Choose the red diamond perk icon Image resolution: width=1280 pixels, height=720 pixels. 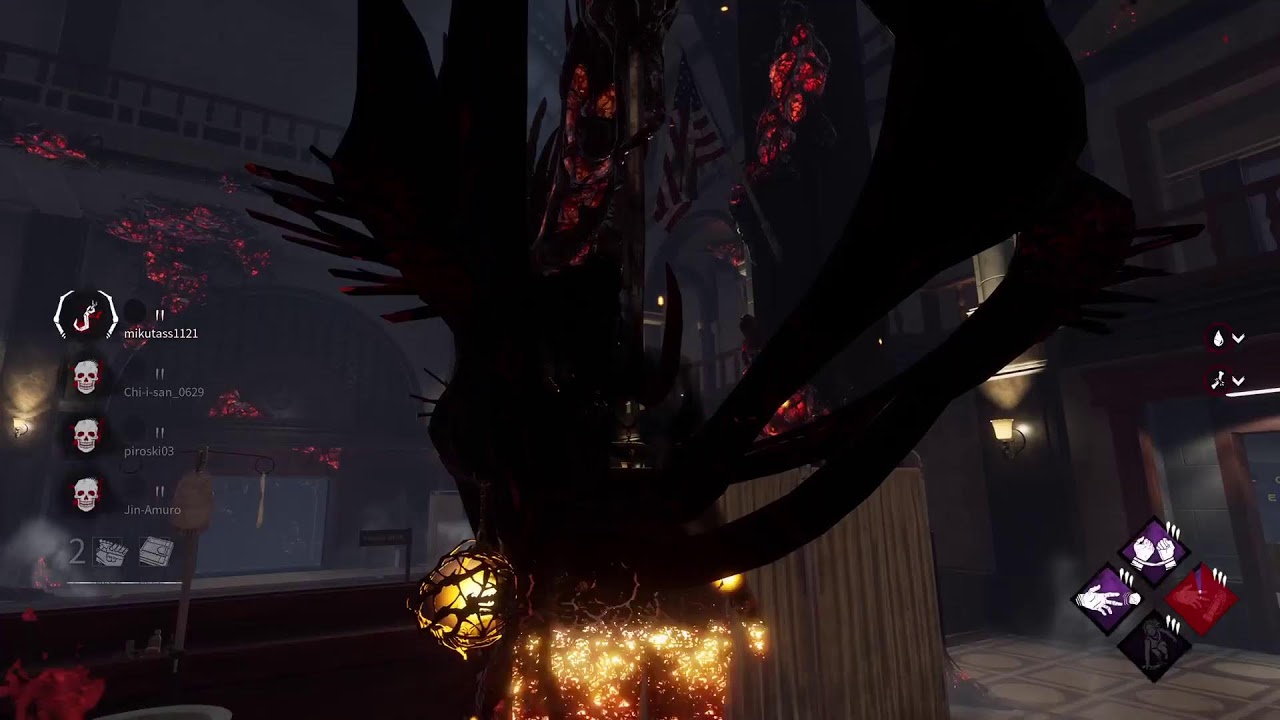(x=1201, y=599)
